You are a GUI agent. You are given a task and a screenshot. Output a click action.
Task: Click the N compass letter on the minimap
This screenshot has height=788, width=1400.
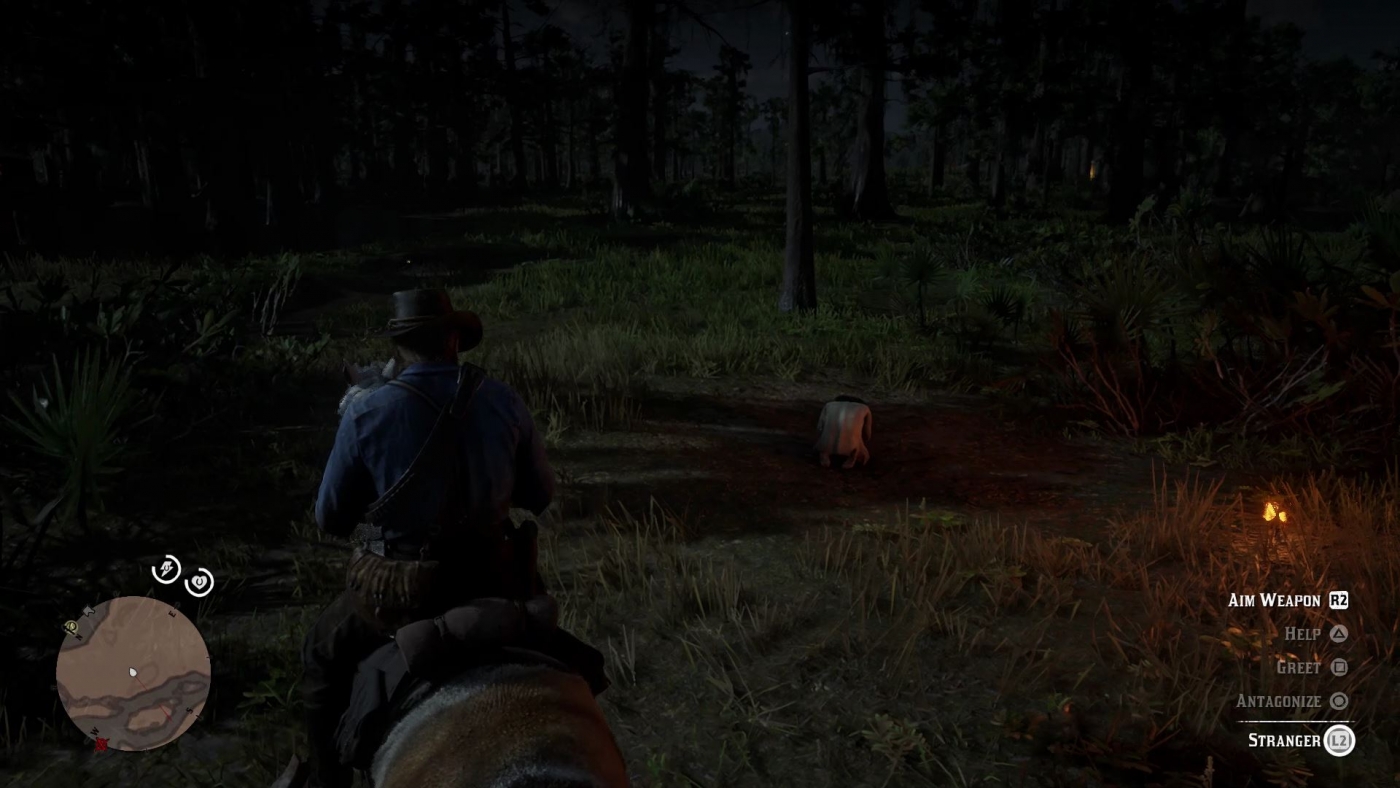(79, 636)
